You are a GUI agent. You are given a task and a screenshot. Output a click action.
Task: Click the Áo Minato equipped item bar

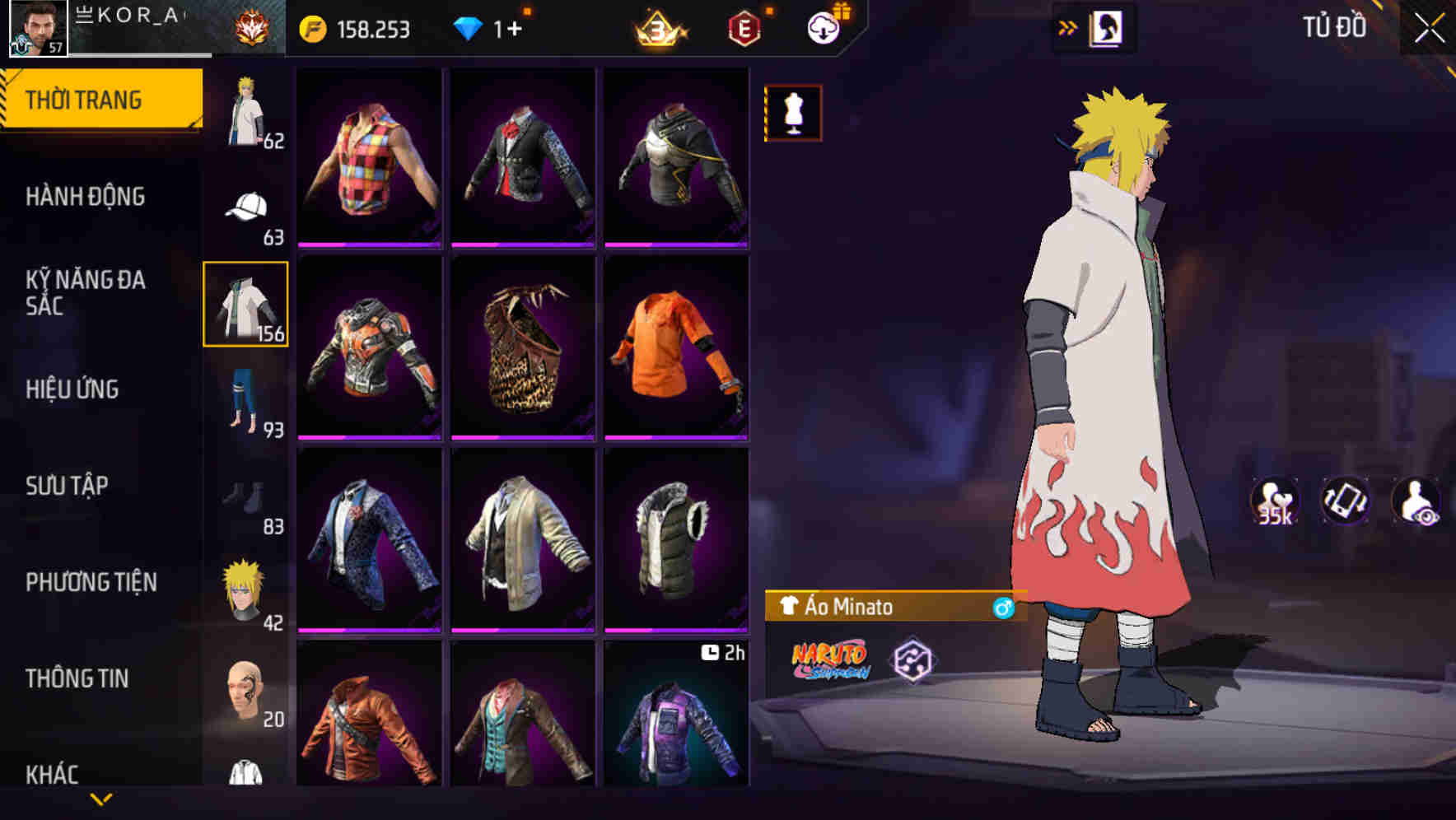coord(889,605)
